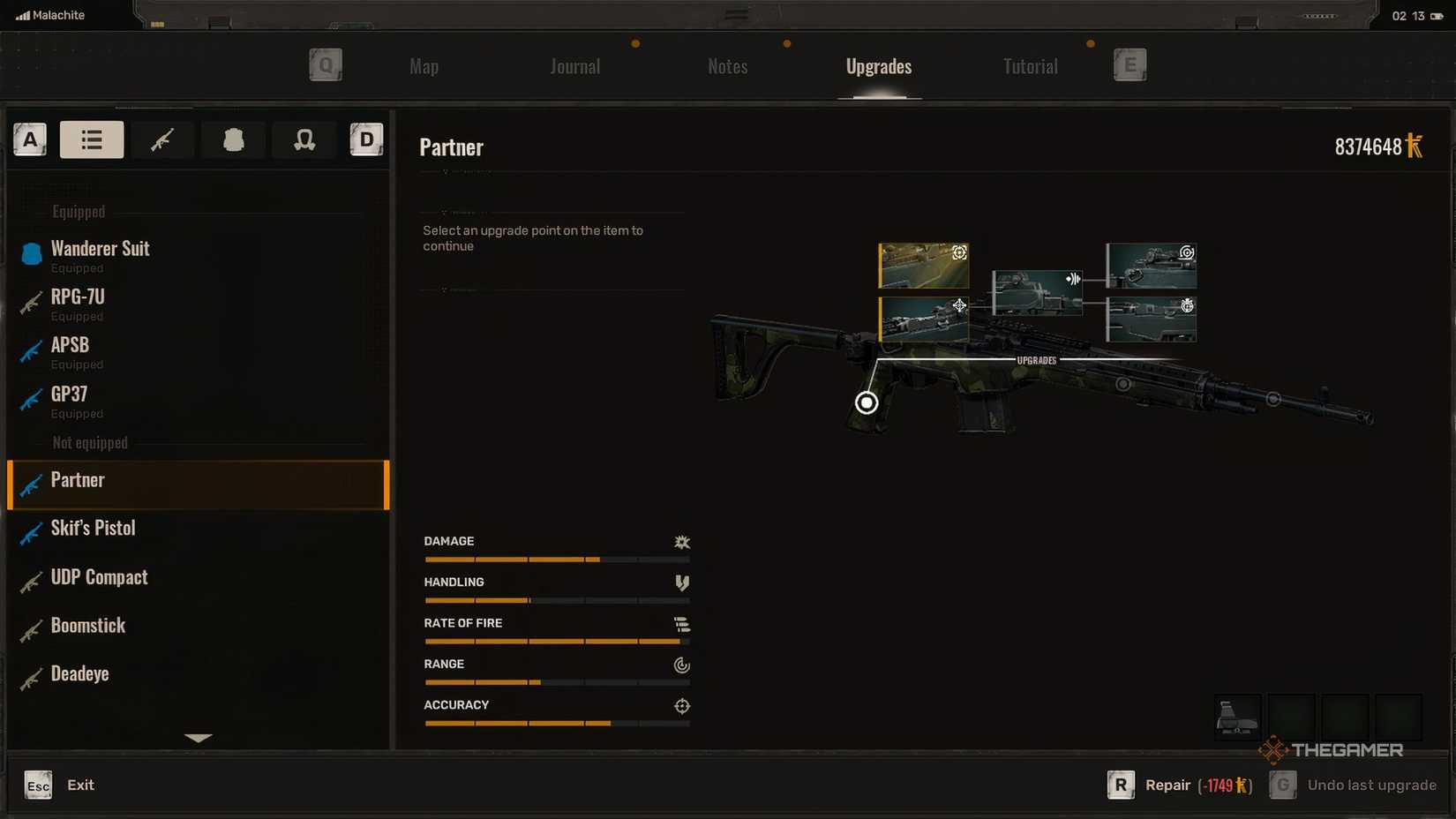Collapse the Equipped section header
The width and height of the screenshot is (1456, 819).
click(78, 212)
